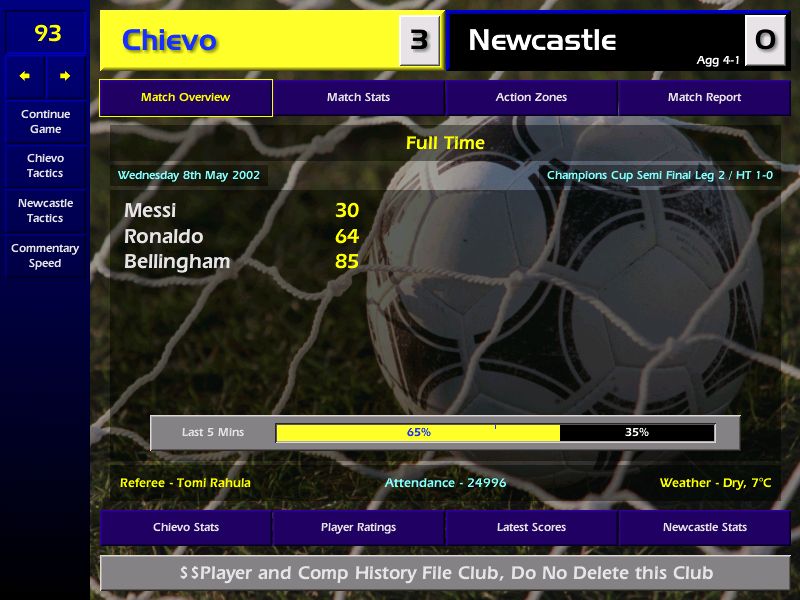Click the grey club name bar
800x600 pixels.
click(446, 573)
